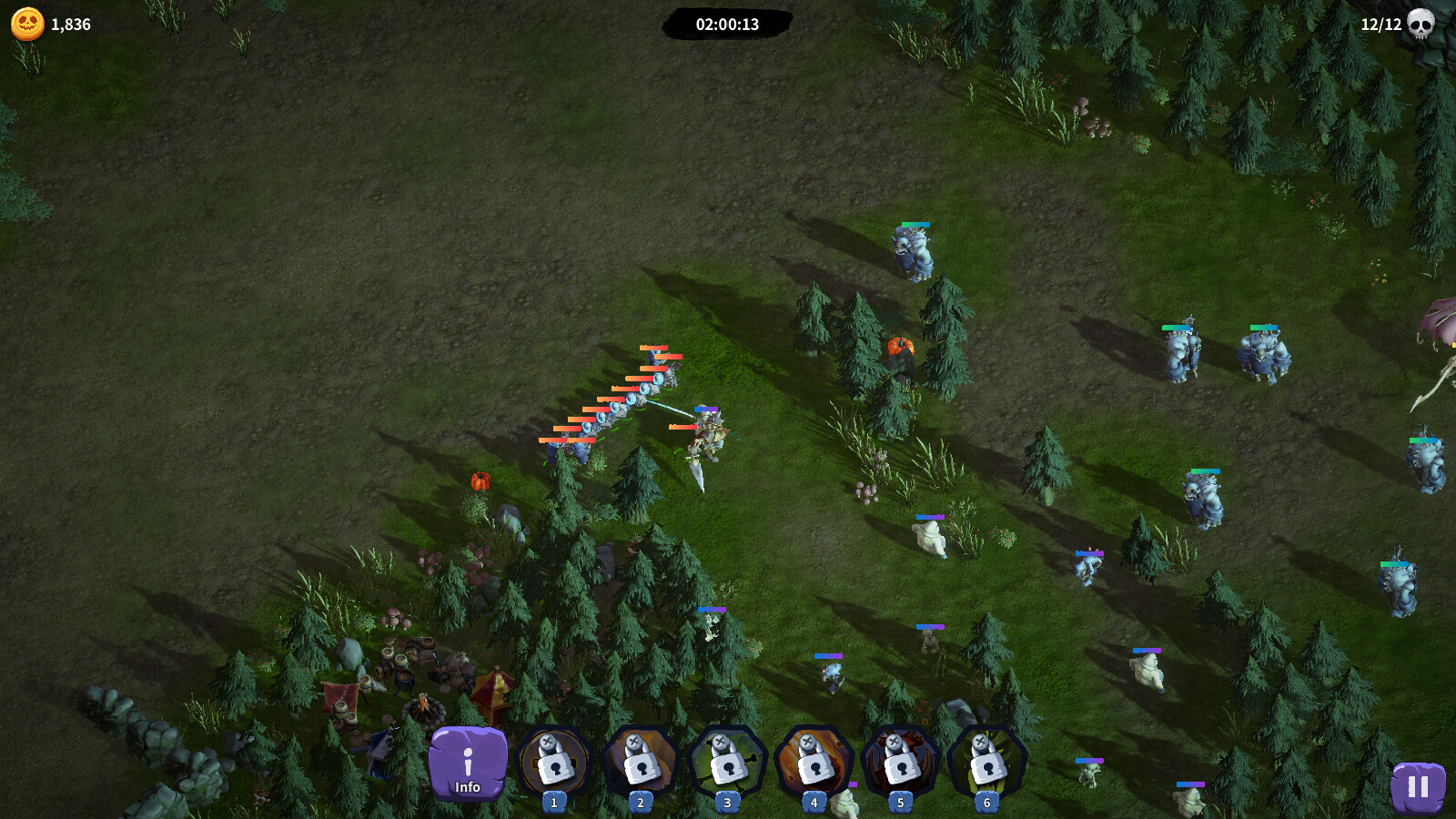Click the padlock on ability slot 2
Viewport: 1456px width, 819px height.
pos(642,769)
